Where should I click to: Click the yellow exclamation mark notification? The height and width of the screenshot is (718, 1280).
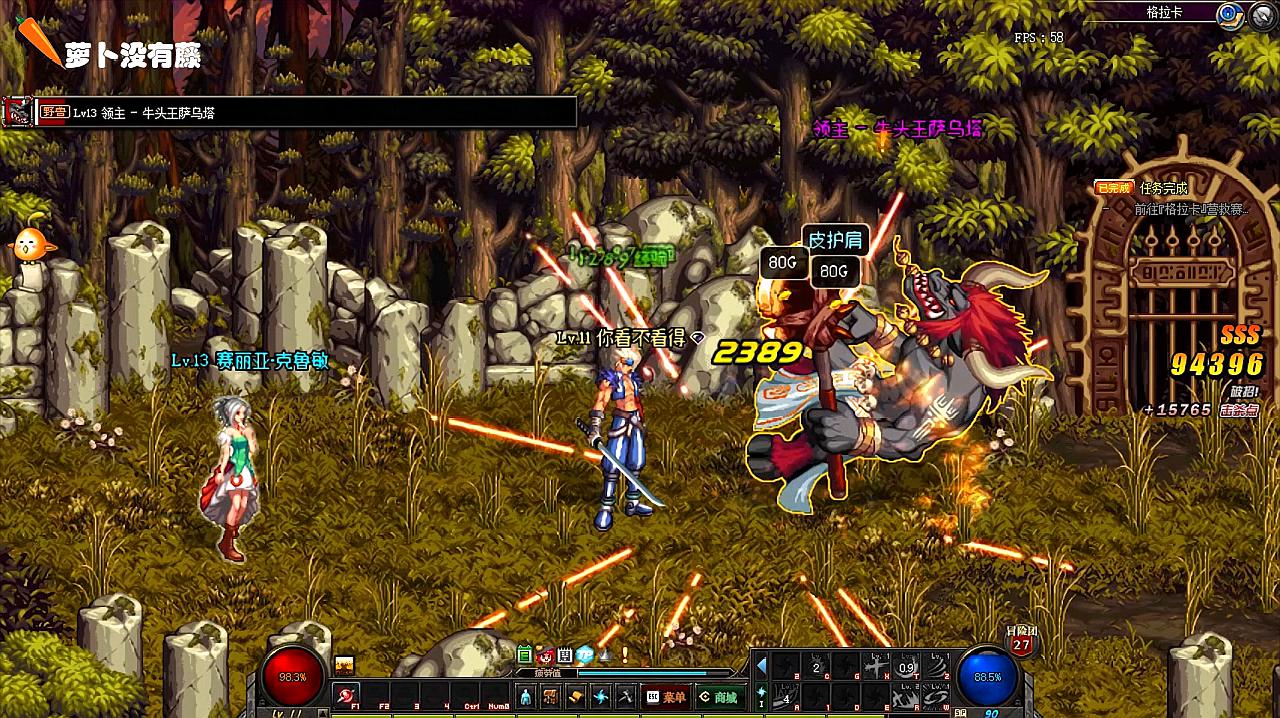point(624,655)
